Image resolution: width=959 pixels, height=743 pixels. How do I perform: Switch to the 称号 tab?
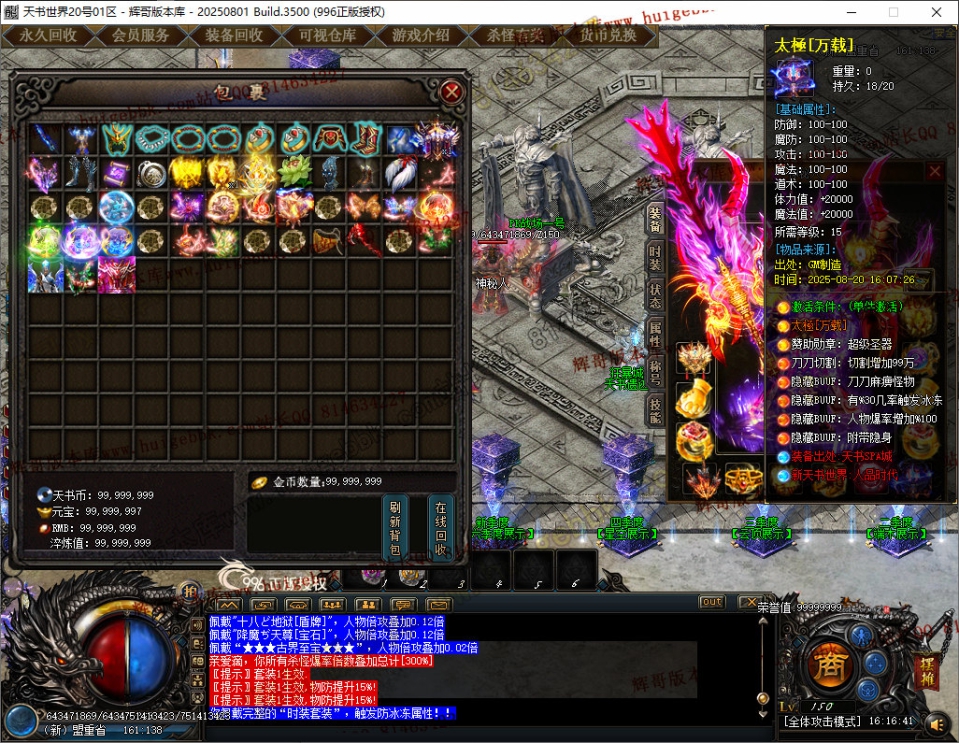pyautogui.click(x=655, y=371)
